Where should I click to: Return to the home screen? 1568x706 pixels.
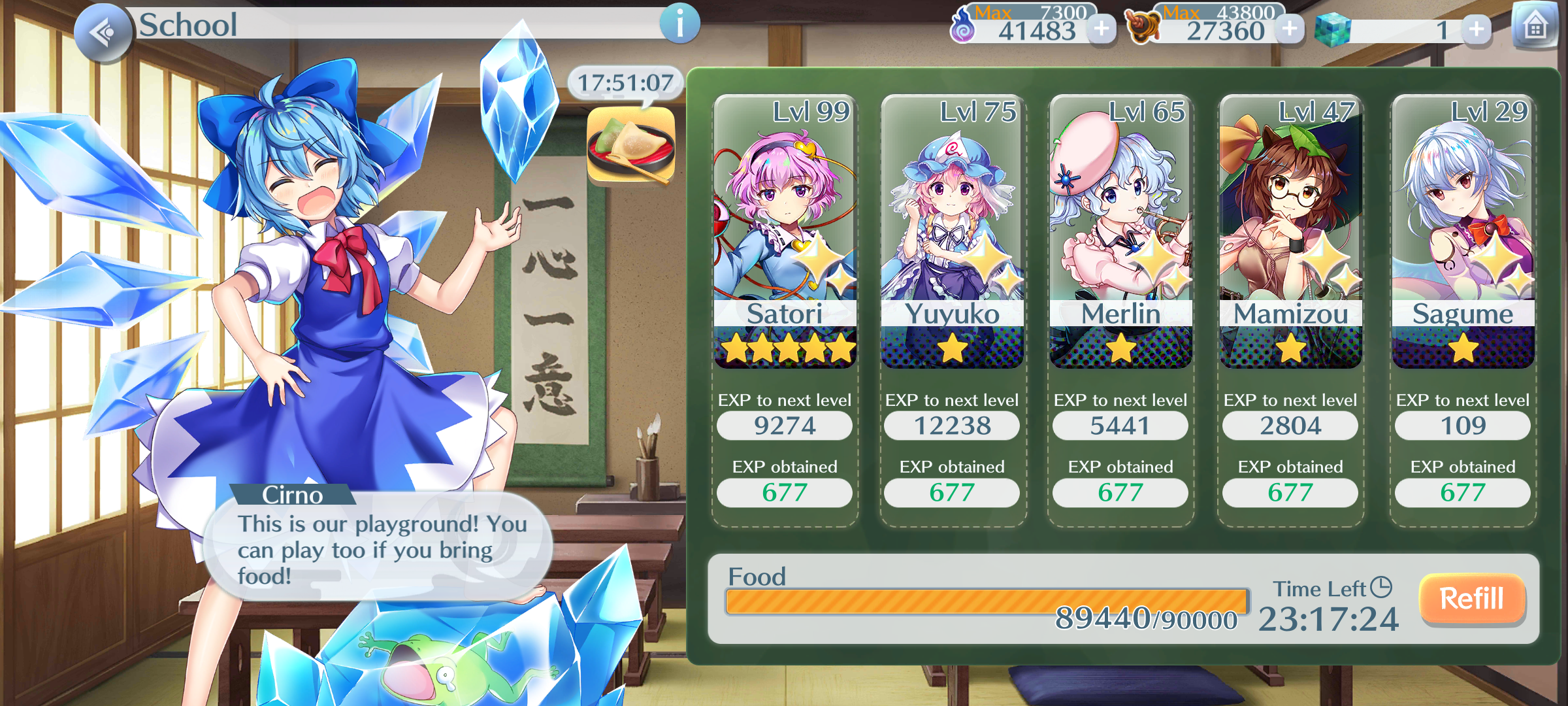click(1535, 27)
